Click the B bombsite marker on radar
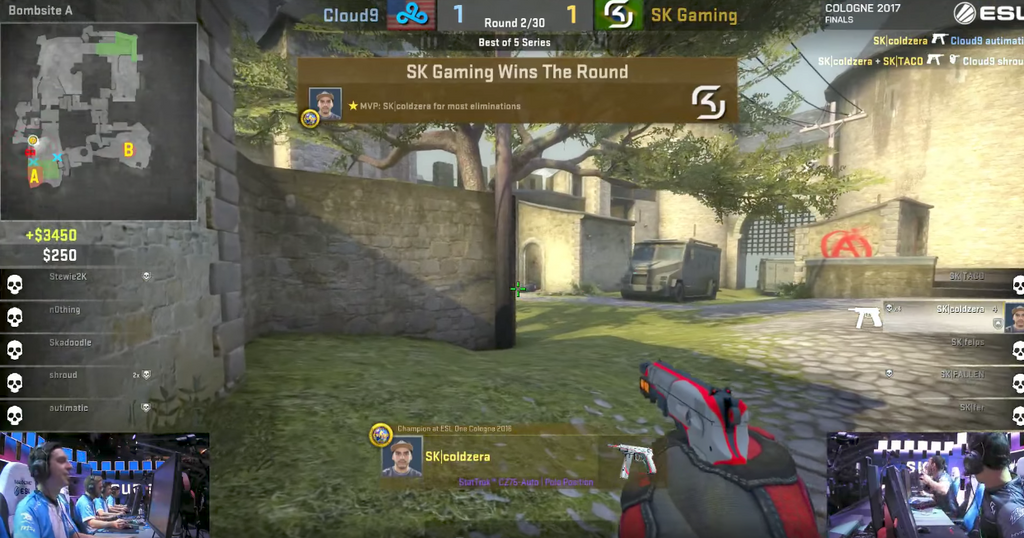This screenshot has width=1024, height=538. tap(128, 151)
